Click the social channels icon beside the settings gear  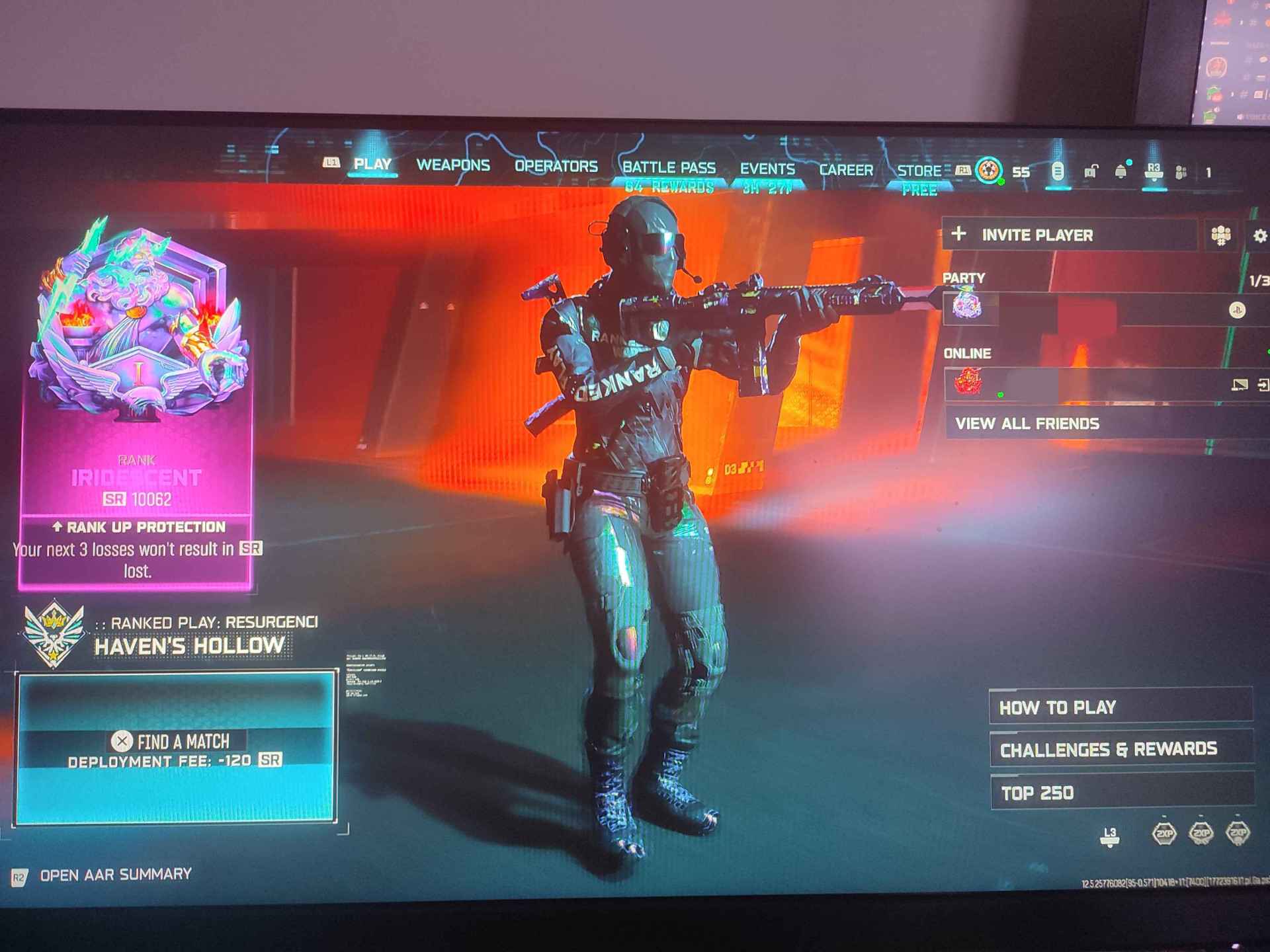point(1220,235)
